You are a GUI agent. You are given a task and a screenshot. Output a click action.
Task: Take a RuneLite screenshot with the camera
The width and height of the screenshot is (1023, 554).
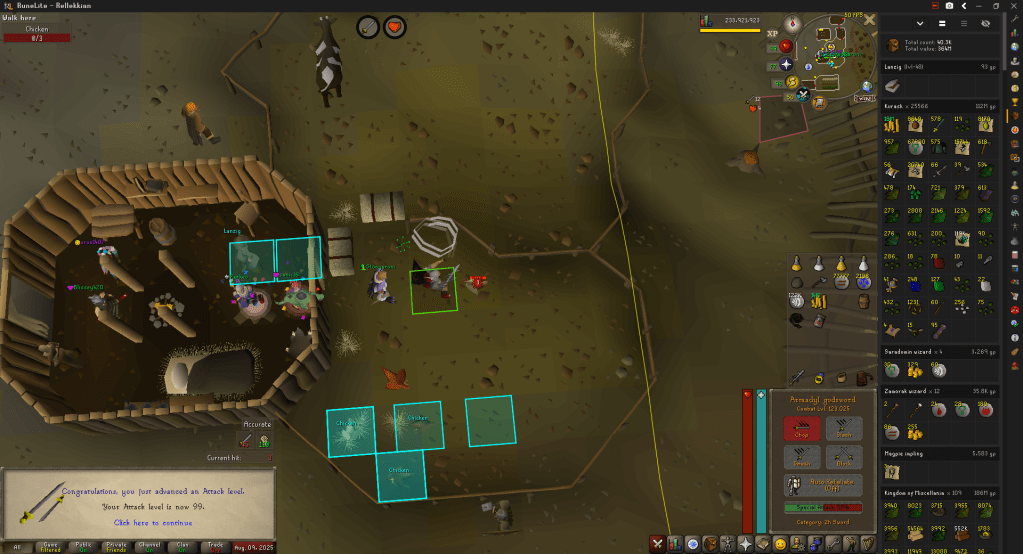949,5
